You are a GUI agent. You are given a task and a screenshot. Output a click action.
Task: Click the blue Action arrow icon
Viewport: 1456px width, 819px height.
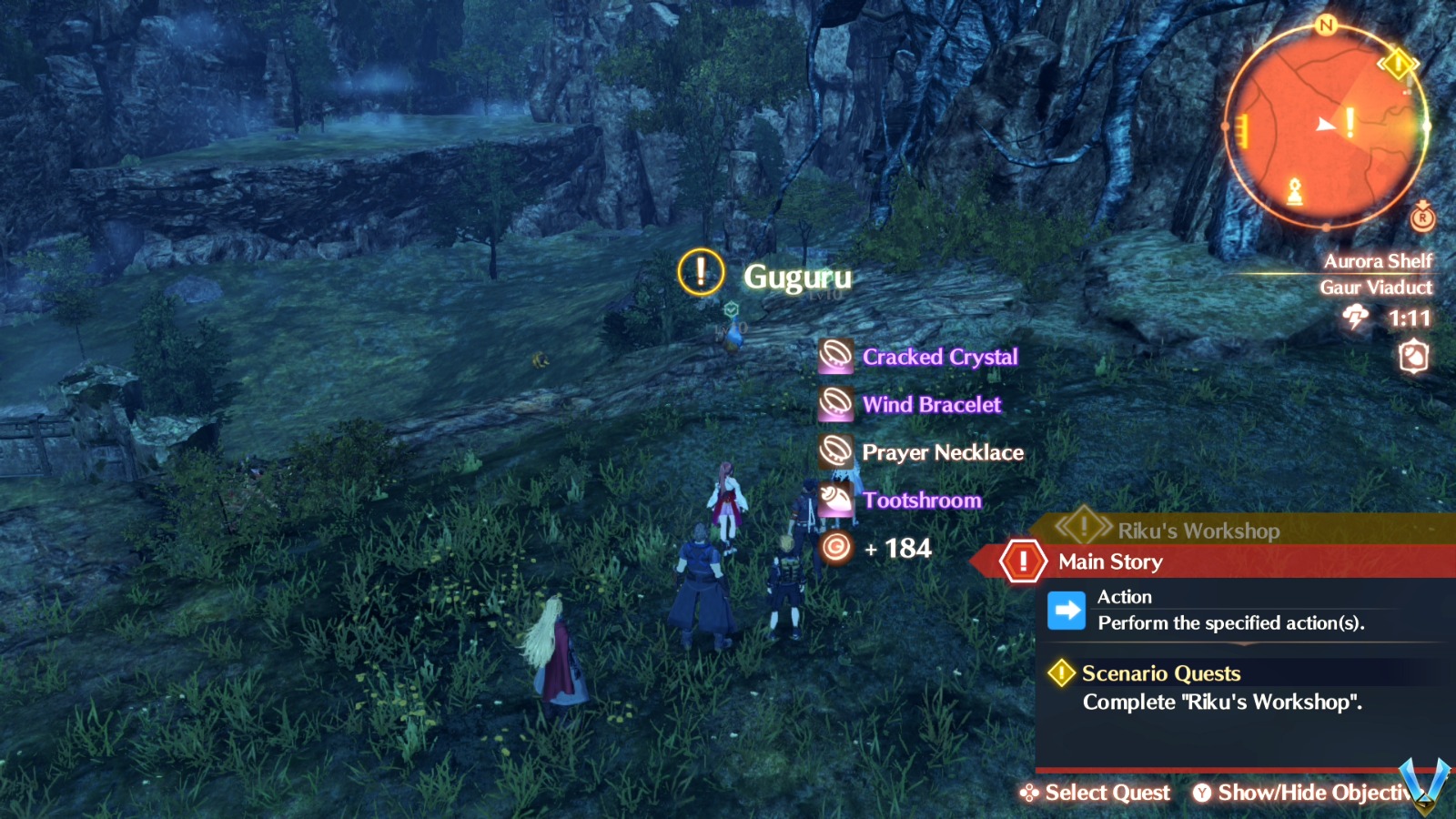tap(1068, 610)
